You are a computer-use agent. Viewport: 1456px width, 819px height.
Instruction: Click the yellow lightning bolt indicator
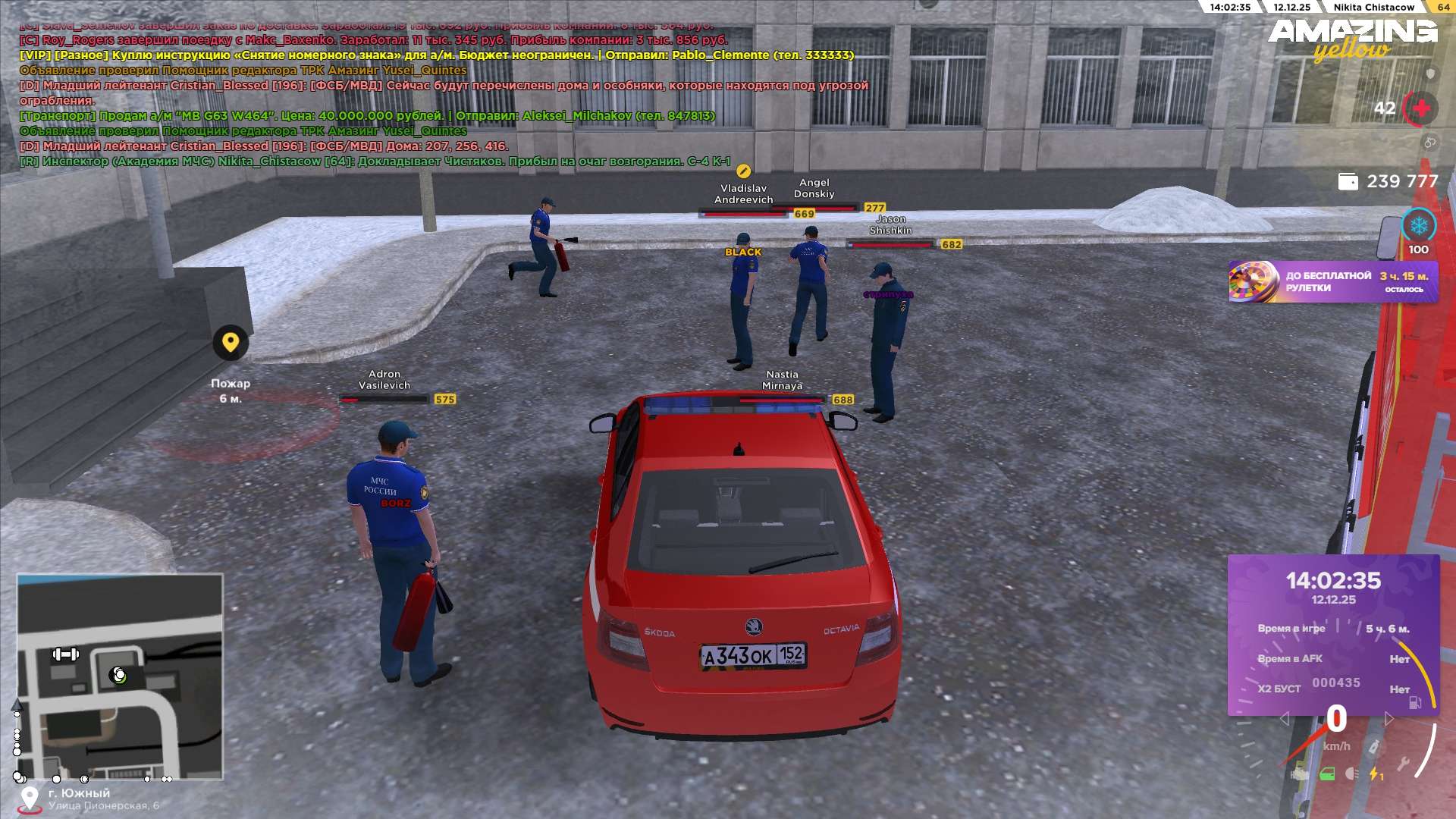(x=1375, y=774)
